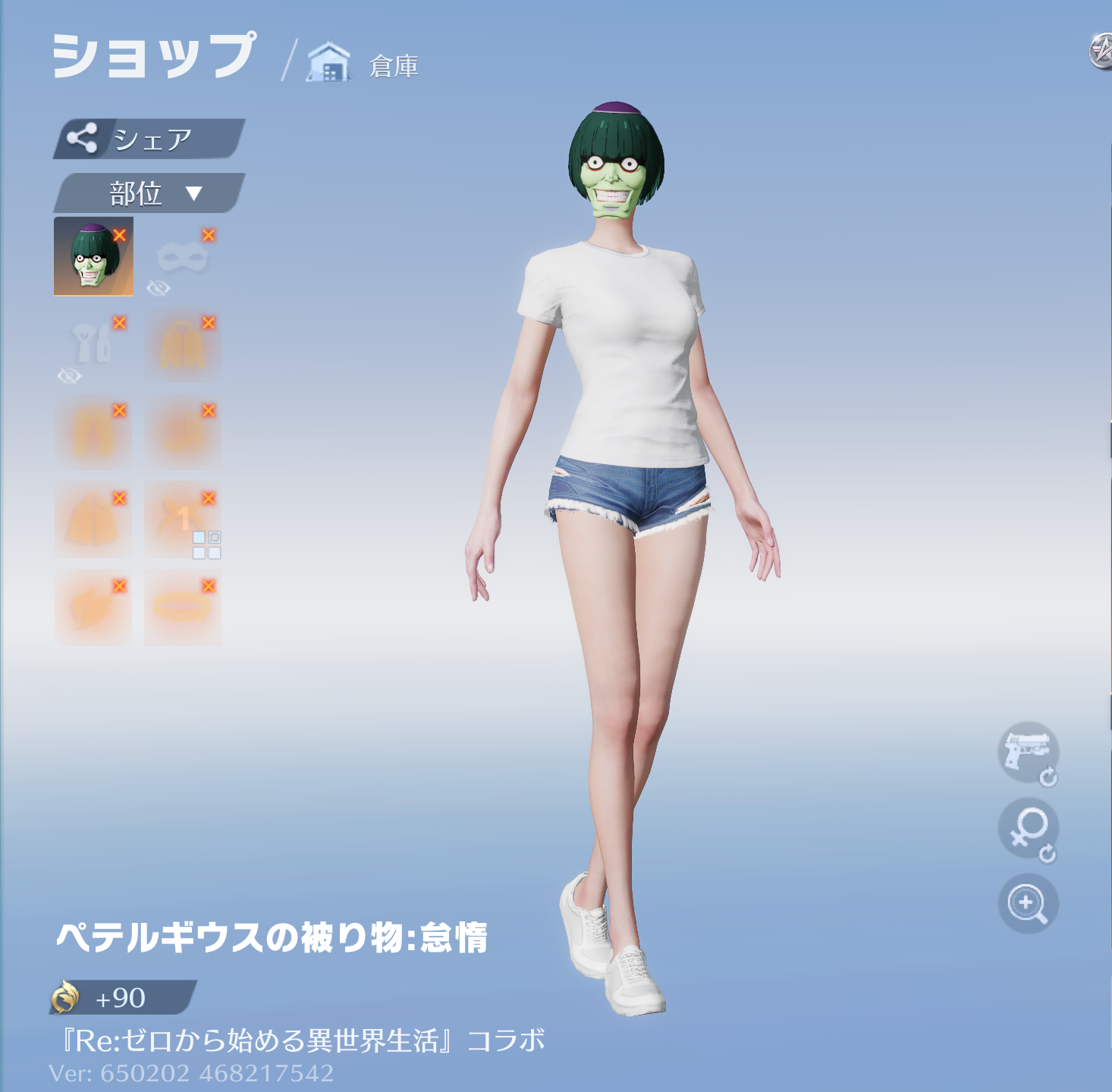
Task: Select the eye mask equipment slot
Action: [182, 259]
